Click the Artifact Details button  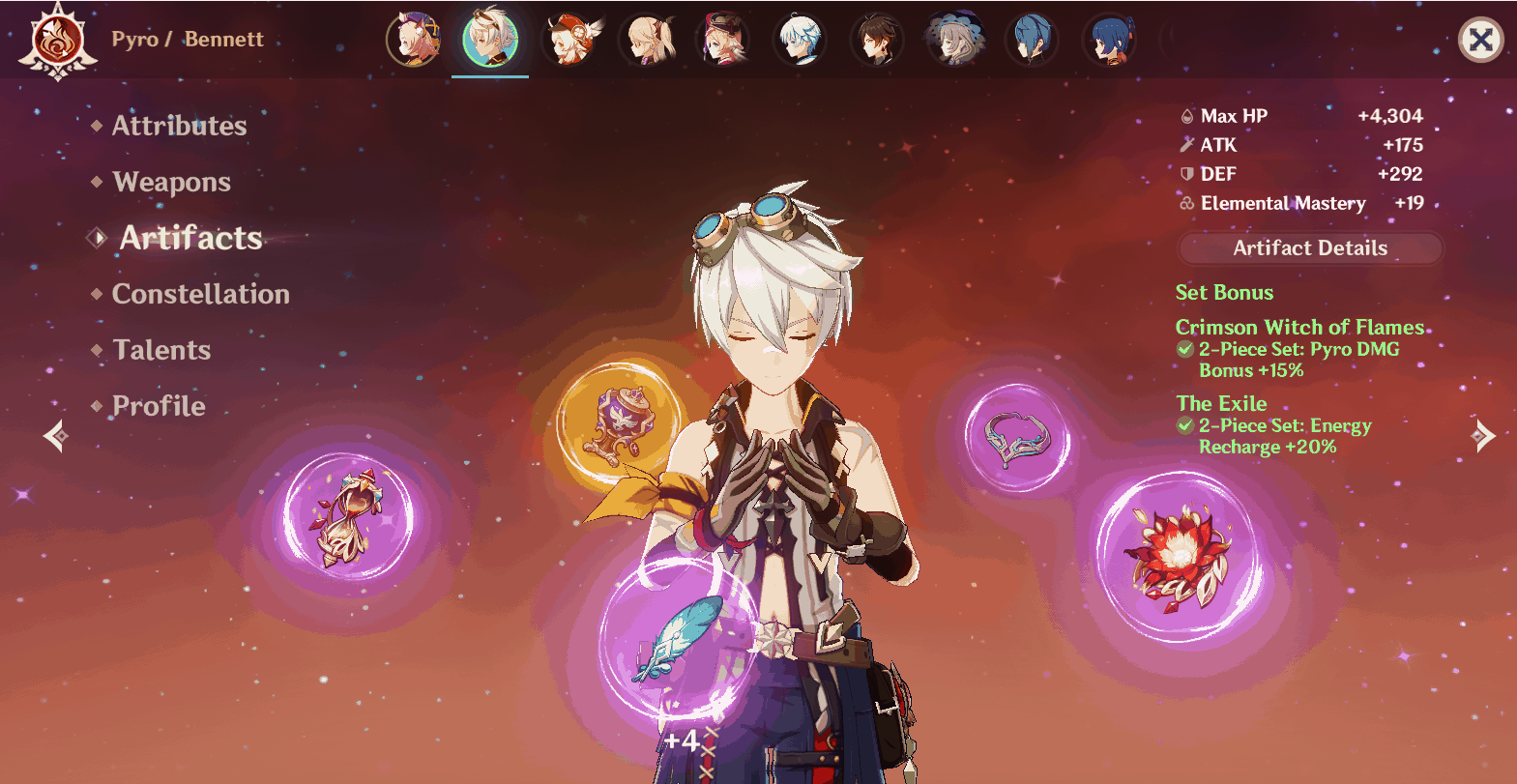click(x=1309, y=248)
